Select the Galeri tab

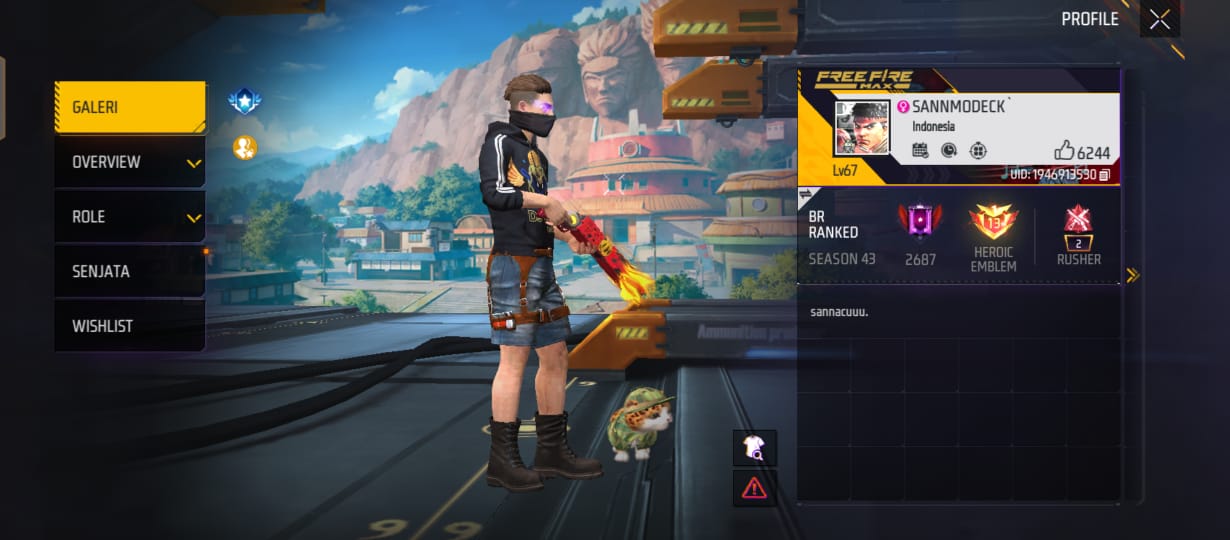tap(130, 107)
